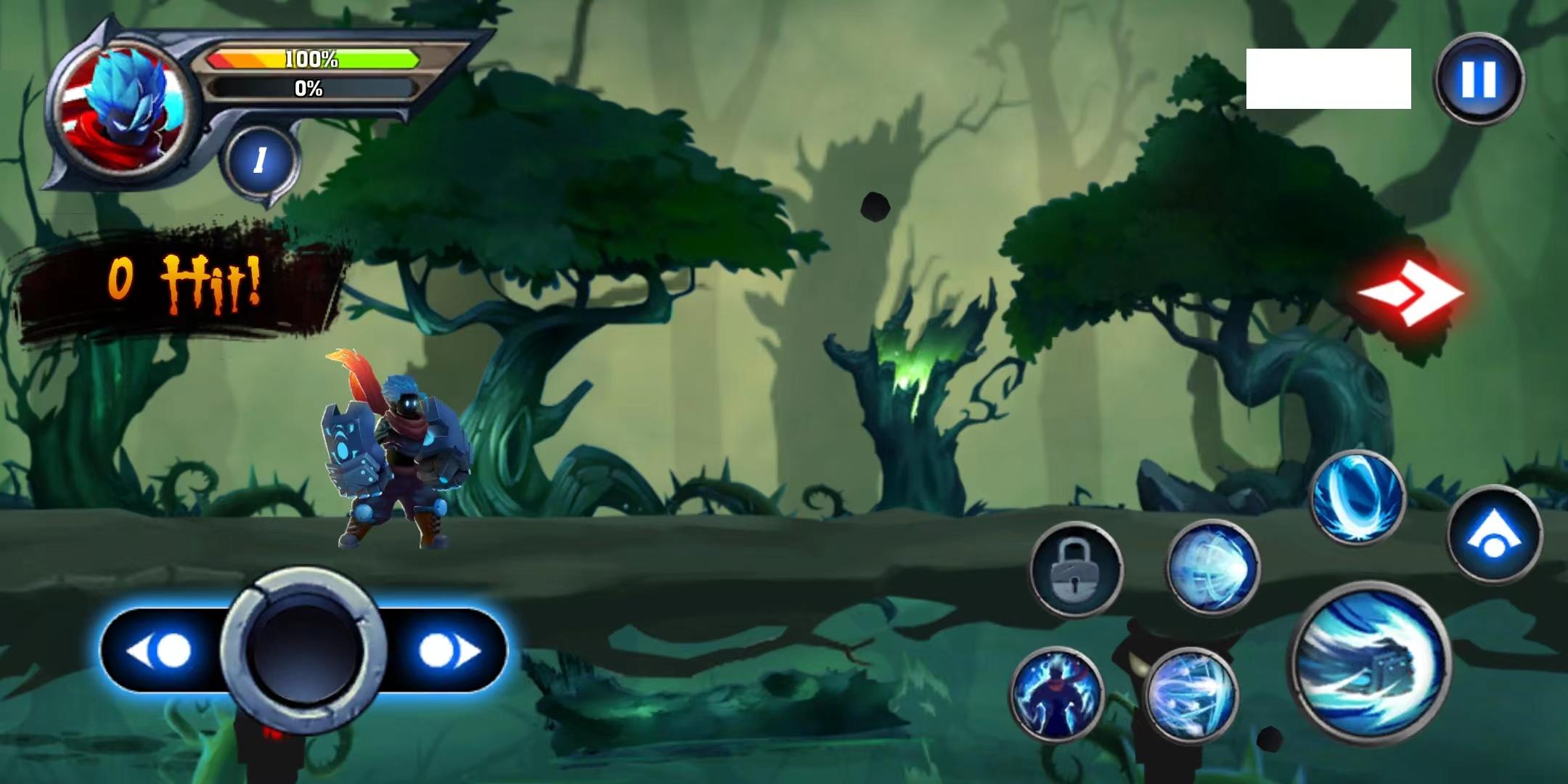
Task: Tap the 100% health bar
Action: click(x=312, y=60)
